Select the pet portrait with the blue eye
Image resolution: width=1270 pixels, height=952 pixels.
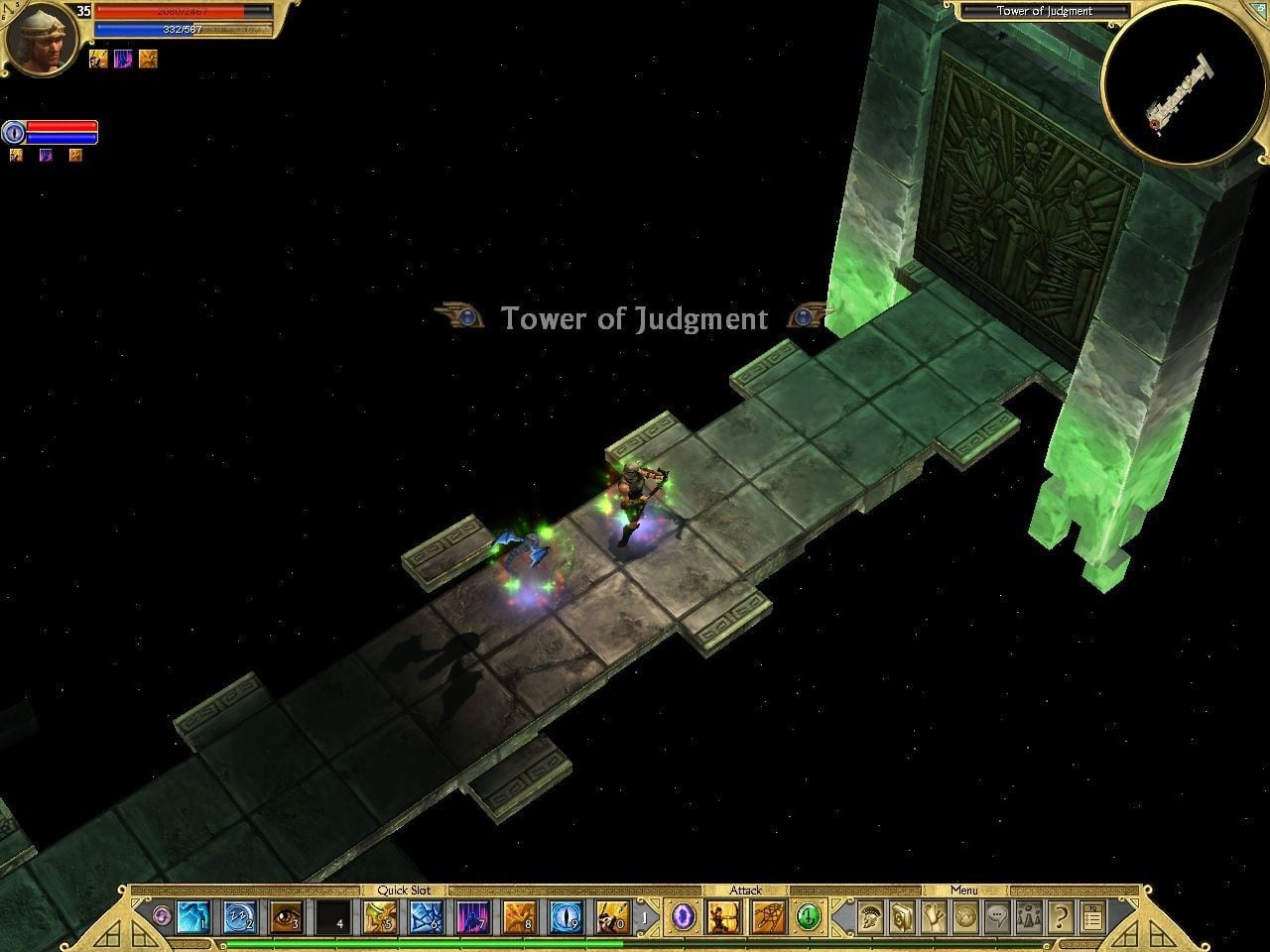14,132
